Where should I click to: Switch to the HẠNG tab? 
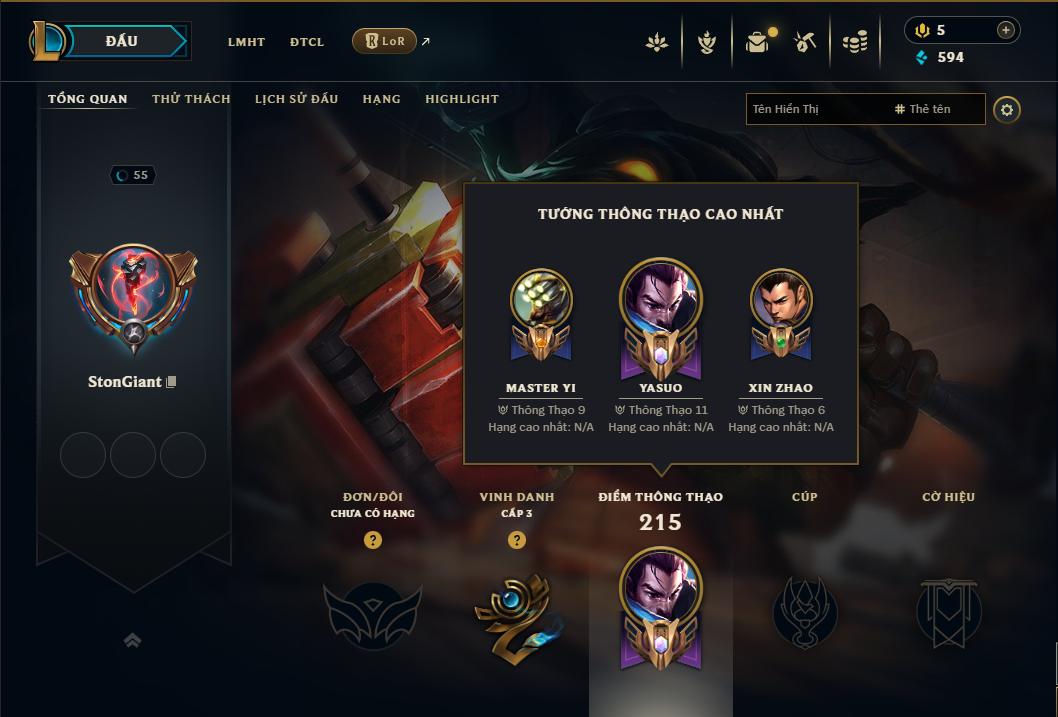click(381, 99)
